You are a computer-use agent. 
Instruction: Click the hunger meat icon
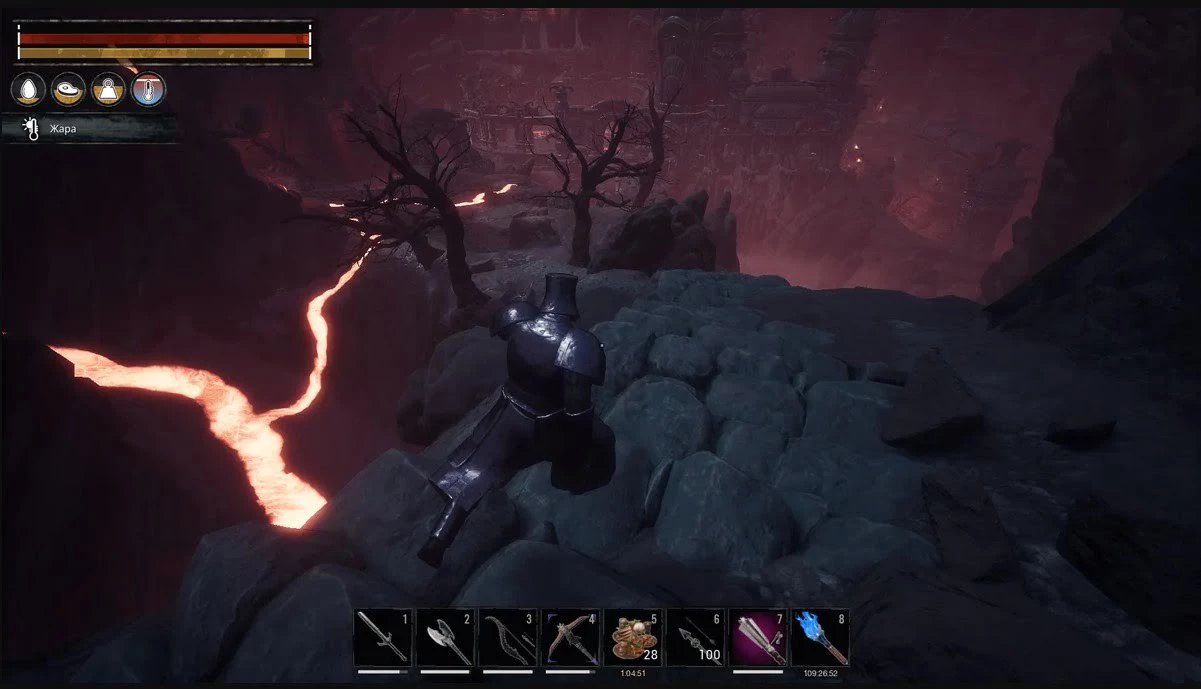tap(68, 90)
